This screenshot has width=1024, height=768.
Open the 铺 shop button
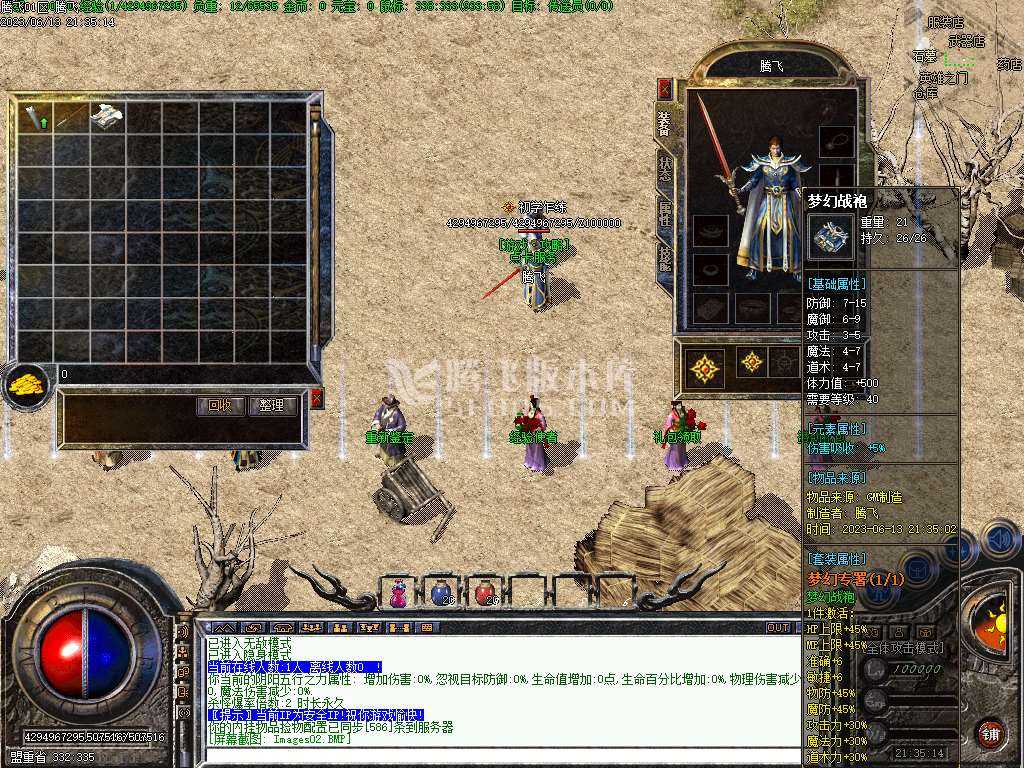990,733
